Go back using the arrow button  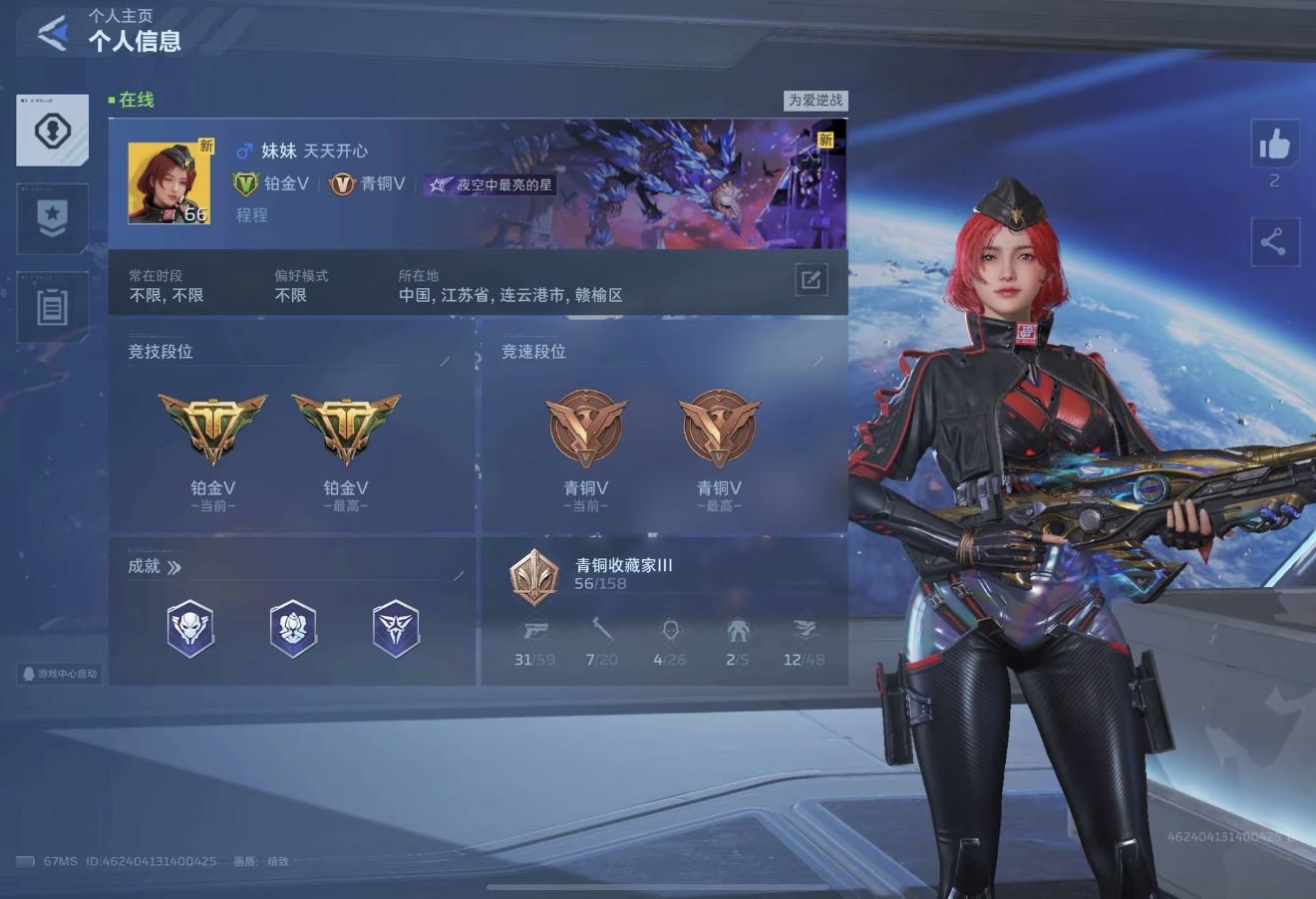[53, 33]
